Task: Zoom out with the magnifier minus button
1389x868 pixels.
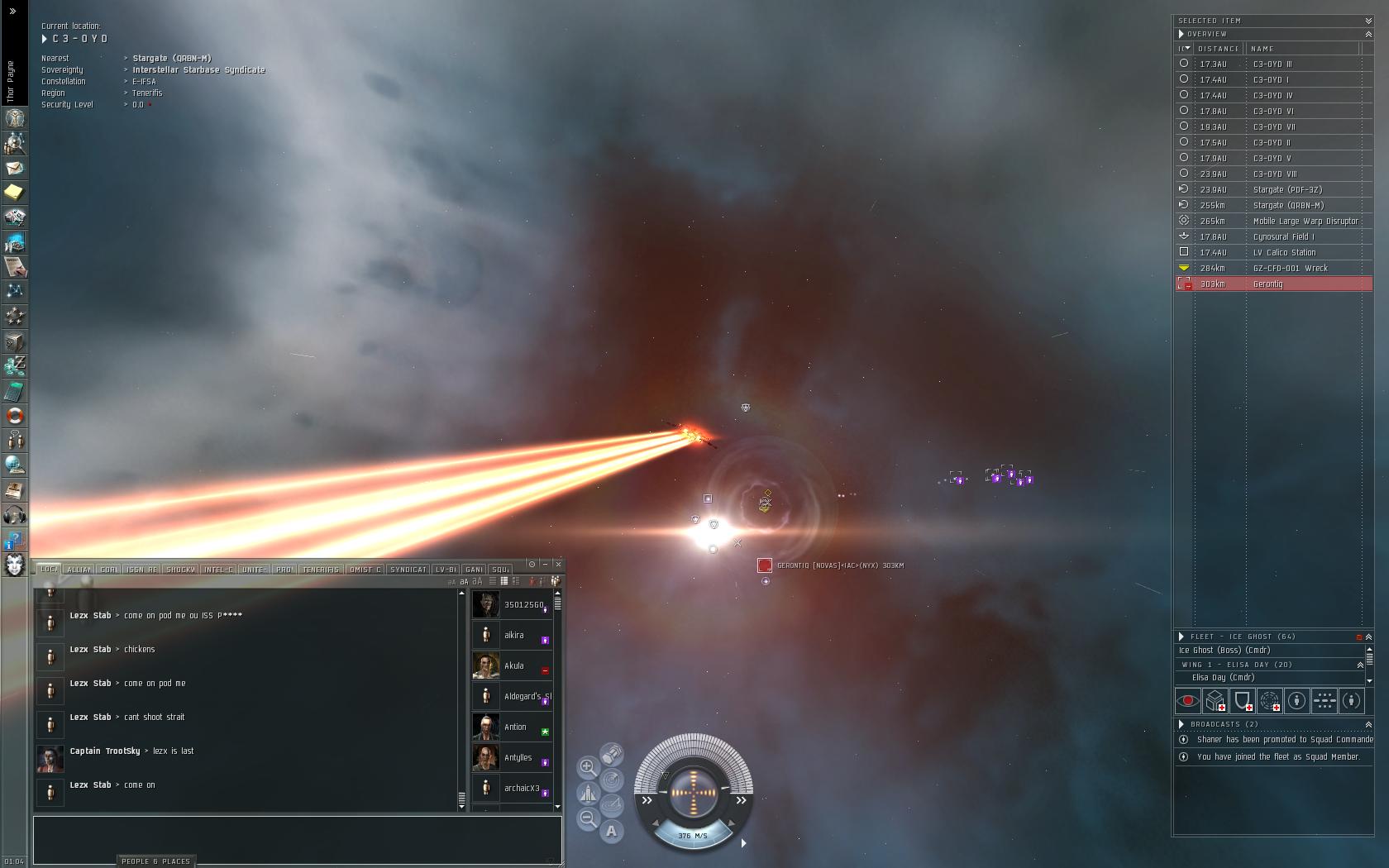Action: (588, 818)
